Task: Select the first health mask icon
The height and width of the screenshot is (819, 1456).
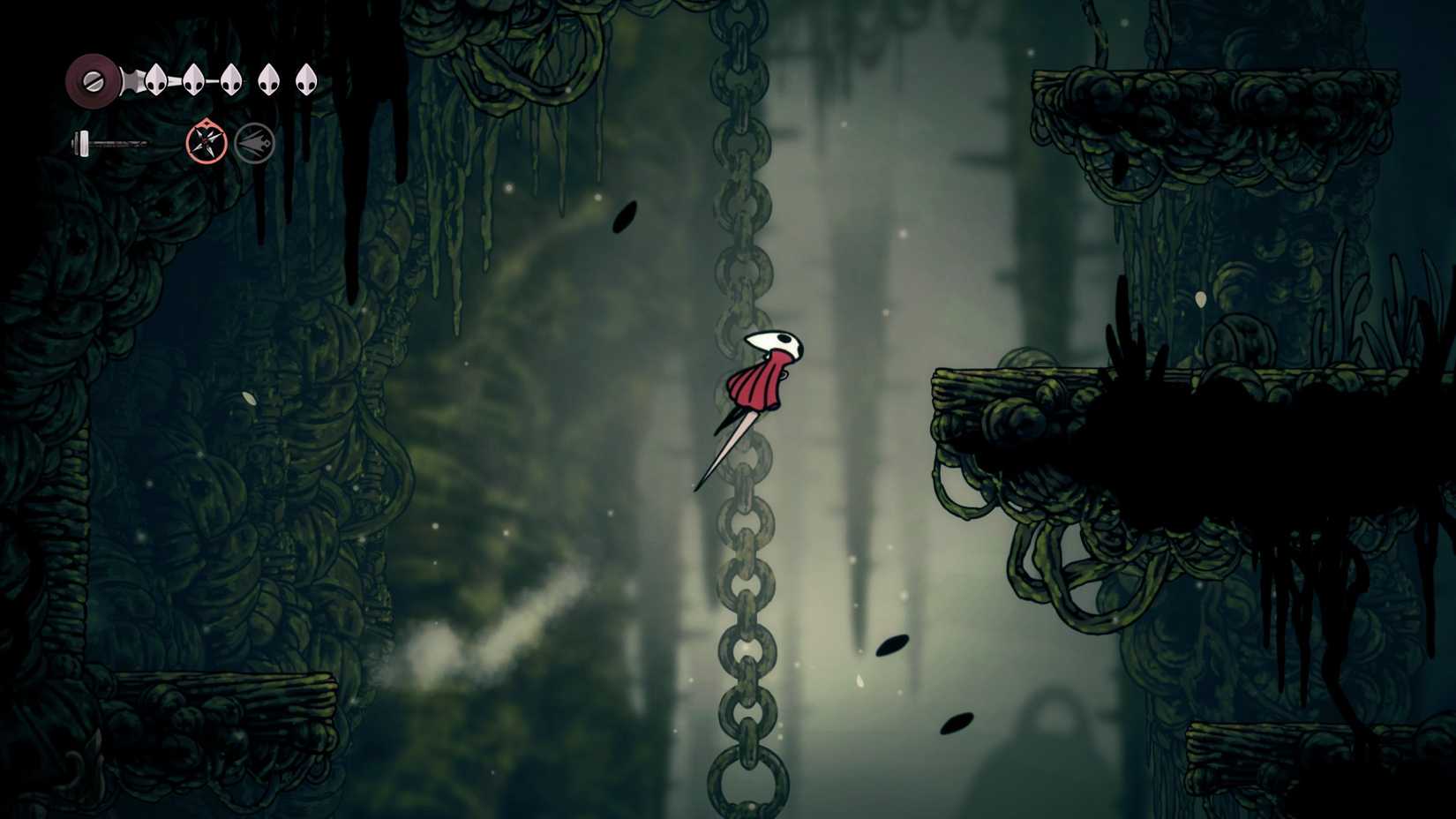Action: [155, 79]
